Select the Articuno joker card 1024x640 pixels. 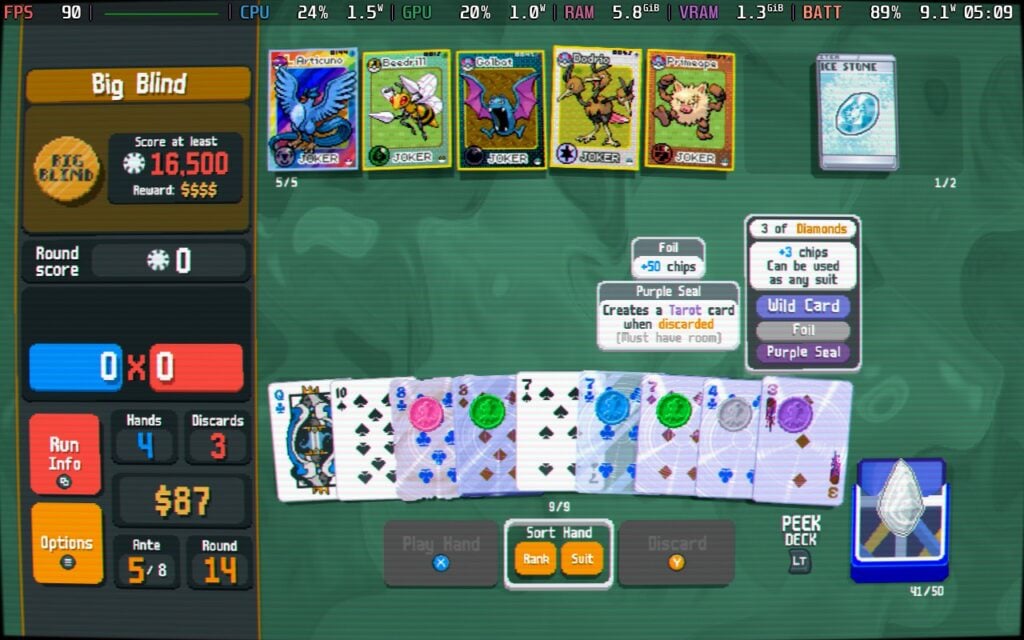(x=313, y=110)
